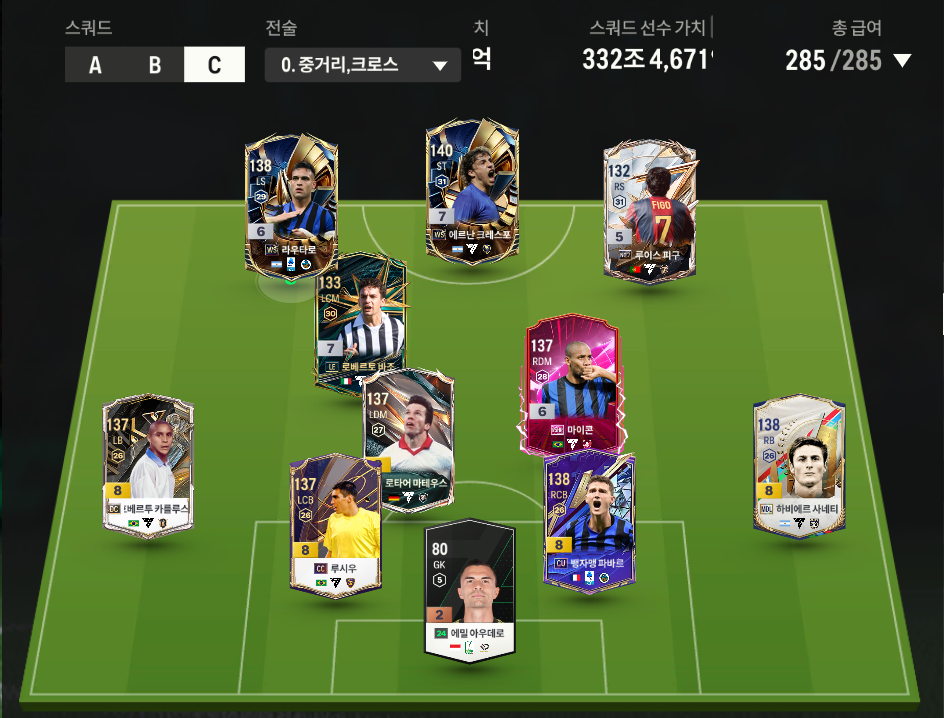Open the tactics dropdown
The height and width of the screenshot is (718, 944).
point(363,65)
